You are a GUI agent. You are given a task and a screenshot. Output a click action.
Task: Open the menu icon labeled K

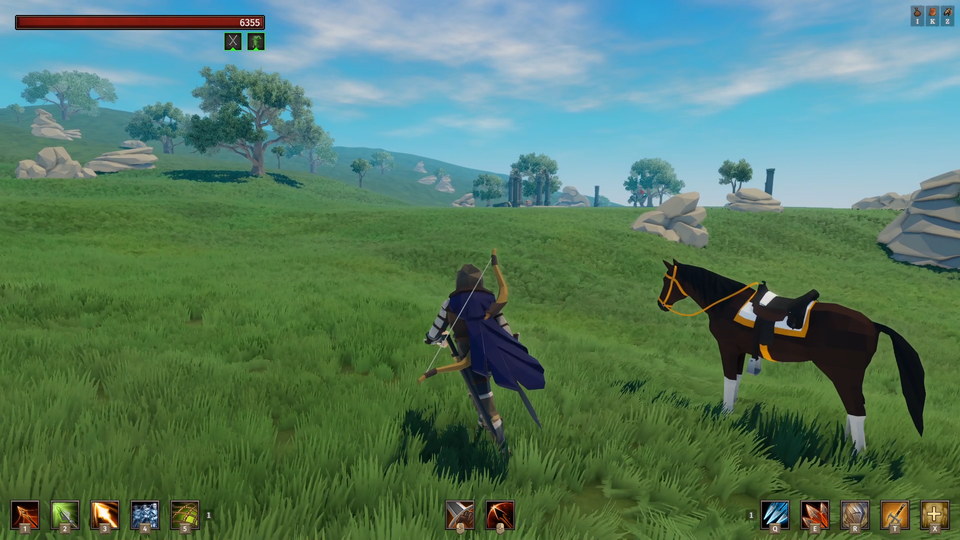coord(932,16)
